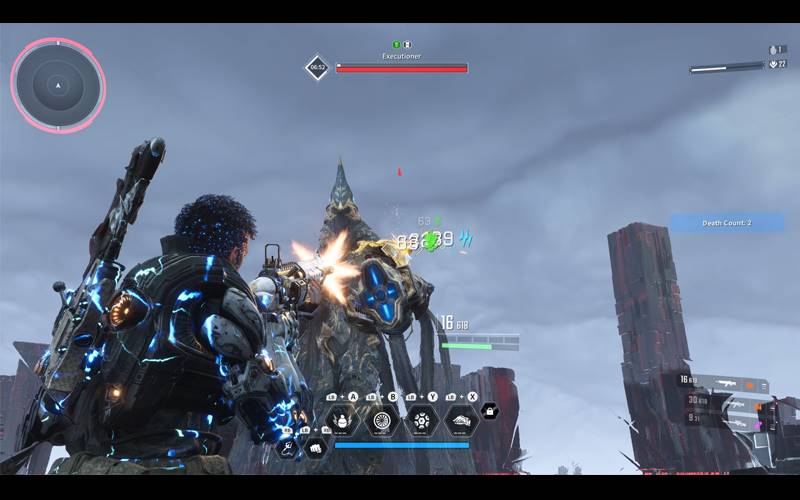Trigger the ability on the rightmost hexagon
800x500 pixels.
coord(461,421)
